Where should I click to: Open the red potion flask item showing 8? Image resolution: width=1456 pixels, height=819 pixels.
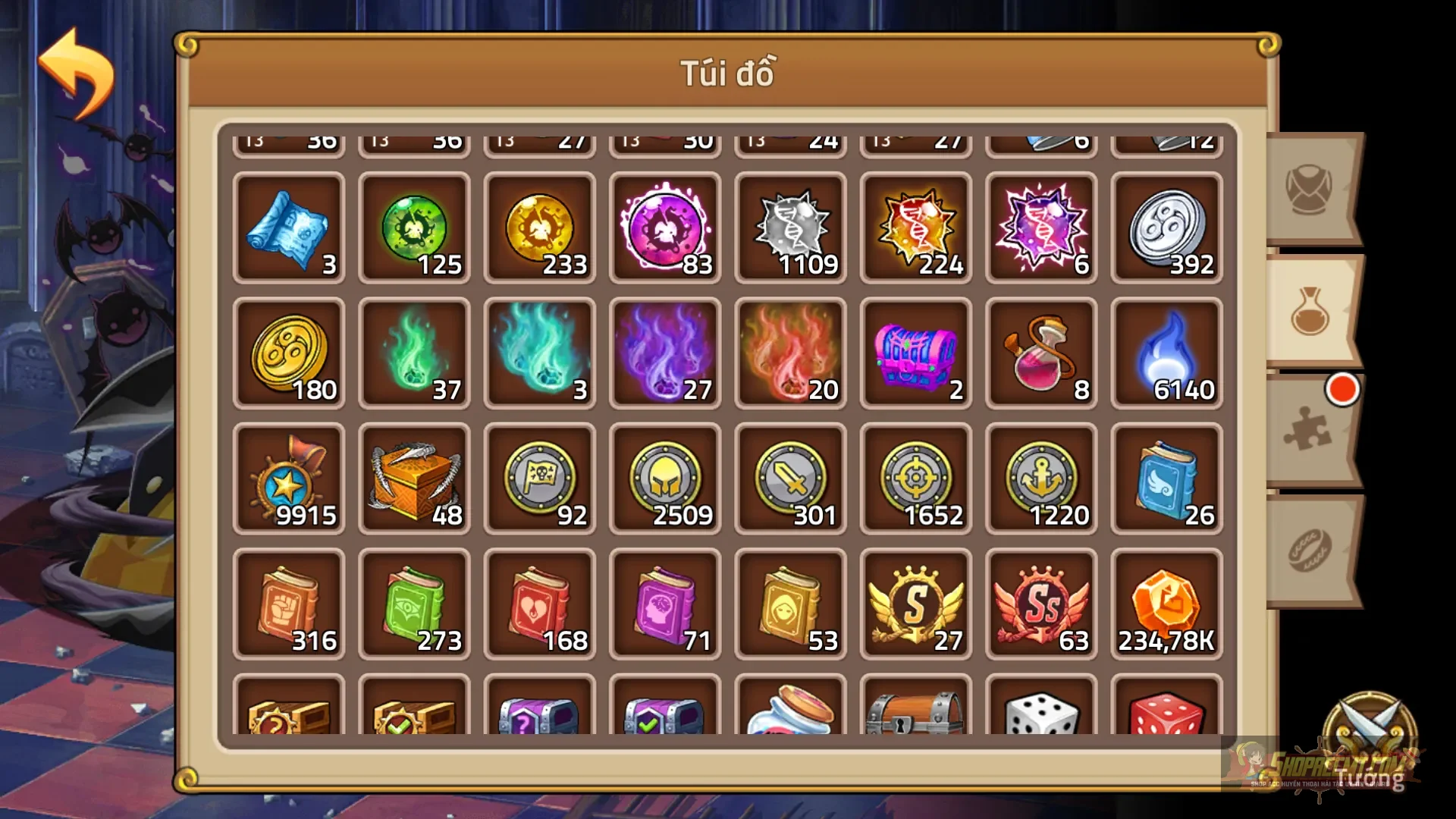[x=1040, y=353]
